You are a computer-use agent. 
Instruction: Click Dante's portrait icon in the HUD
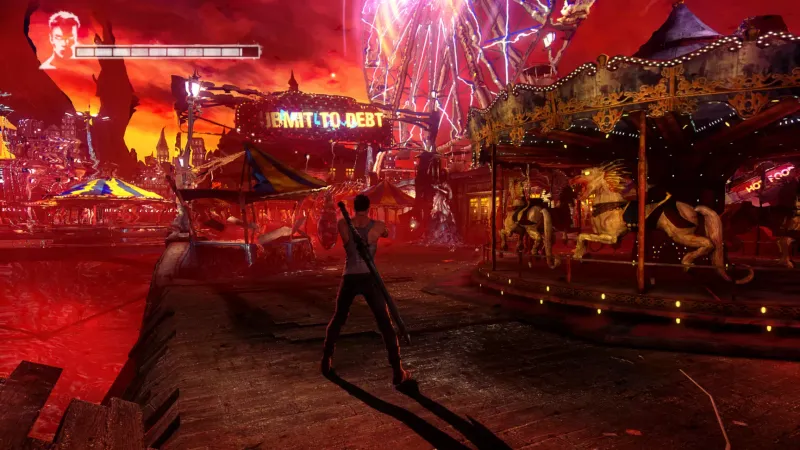point(58,40)
